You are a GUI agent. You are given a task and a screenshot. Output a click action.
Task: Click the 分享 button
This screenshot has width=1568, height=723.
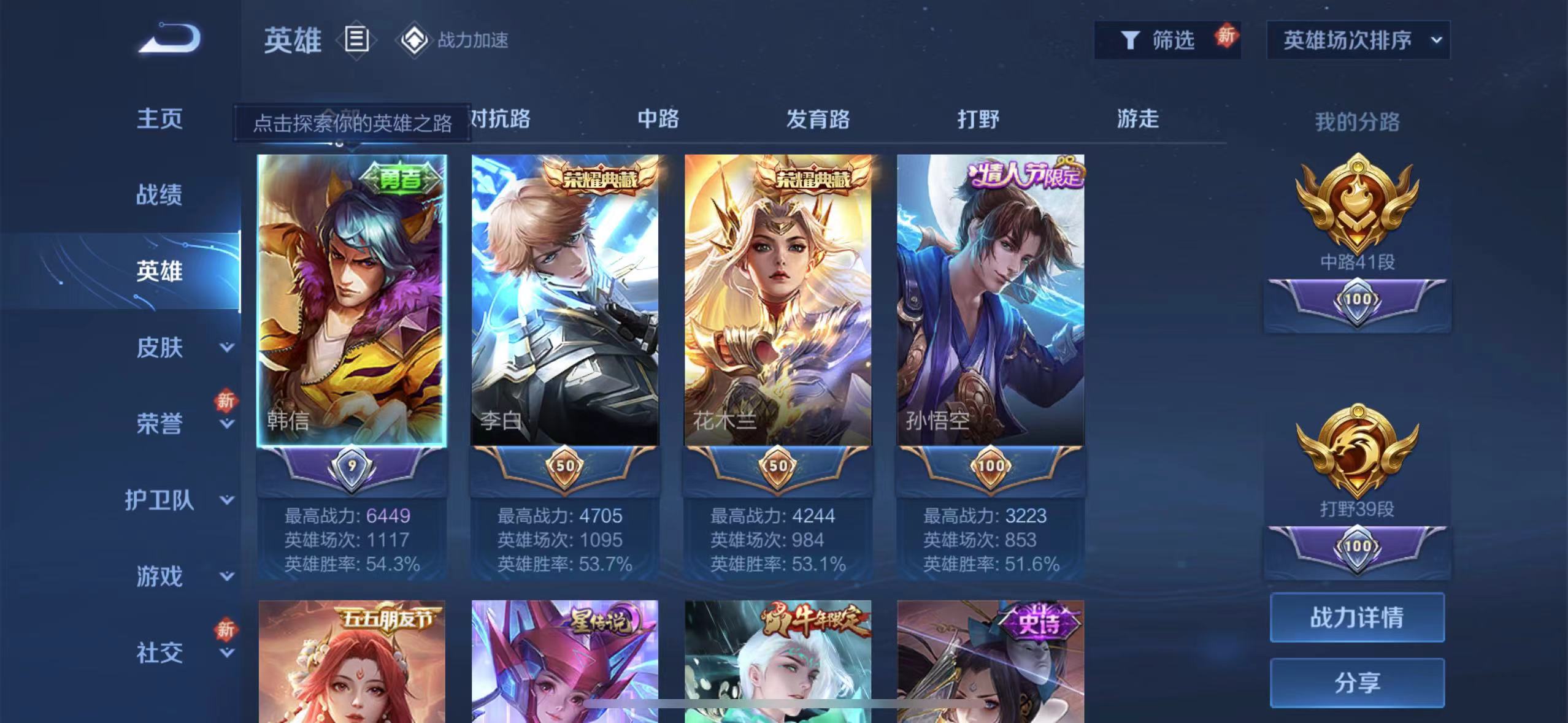coord(1357,683)
